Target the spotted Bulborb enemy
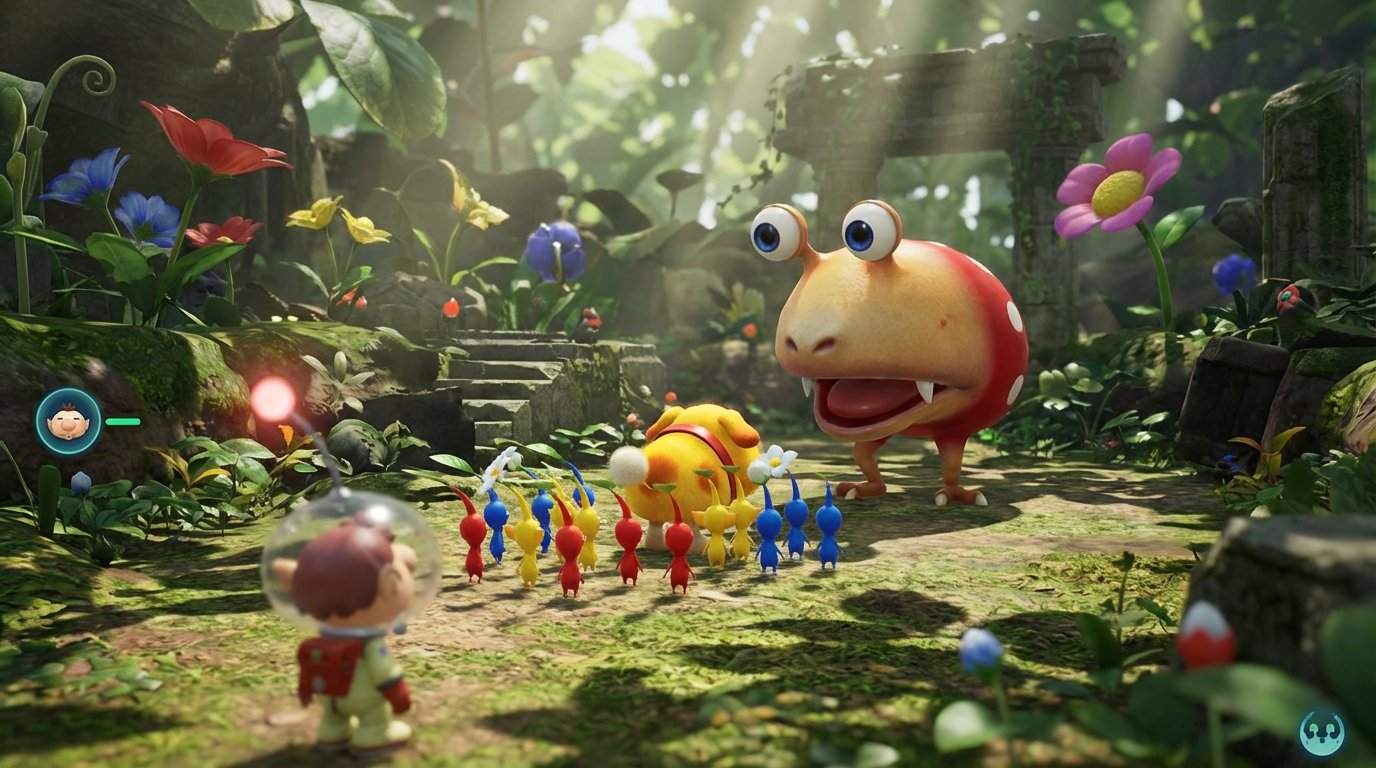The width and height of the screenshot is (1376, 768). click(880, 330)
